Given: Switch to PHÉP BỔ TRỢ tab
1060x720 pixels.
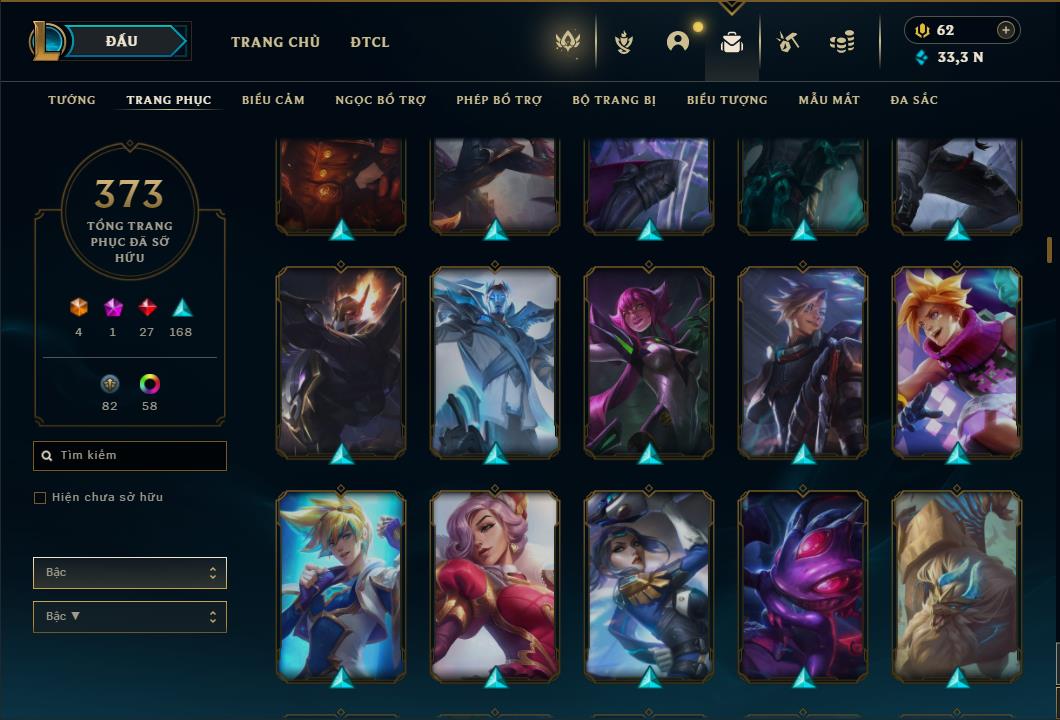Looking at the screenshot, I should (x=499, y=100).
